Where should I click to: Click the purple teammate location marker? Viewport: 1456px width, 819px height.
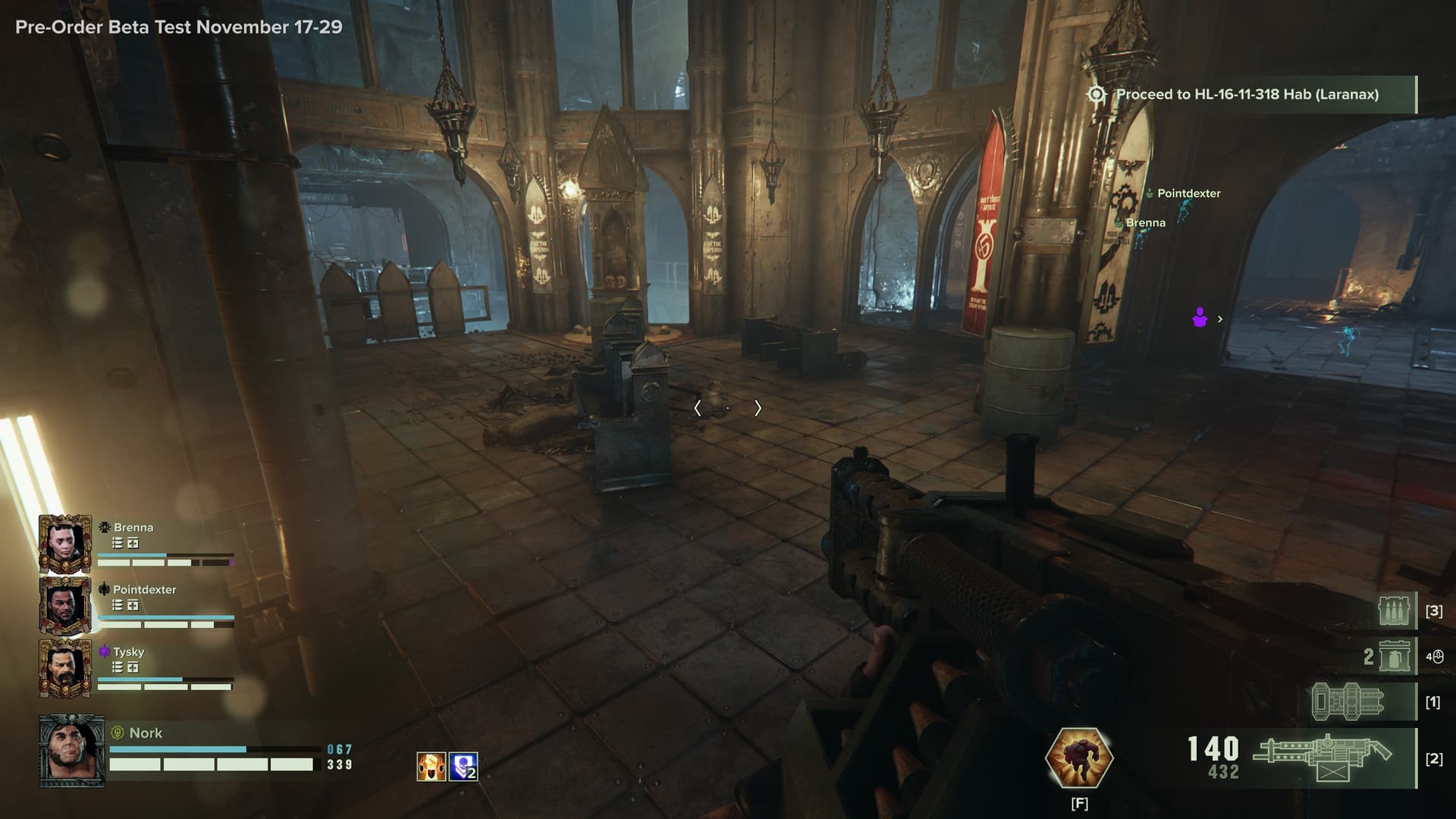[x=1200, y=318]
